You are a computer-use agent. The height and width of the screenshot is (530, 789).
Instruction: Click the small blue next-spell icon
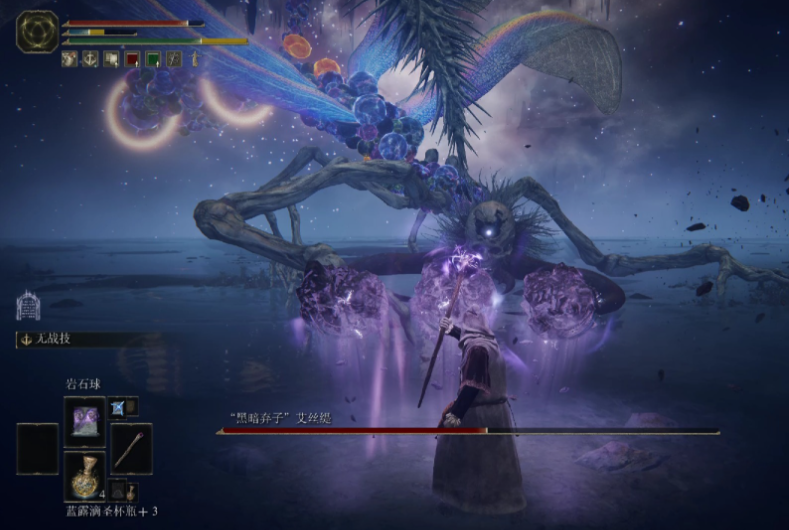117,406
